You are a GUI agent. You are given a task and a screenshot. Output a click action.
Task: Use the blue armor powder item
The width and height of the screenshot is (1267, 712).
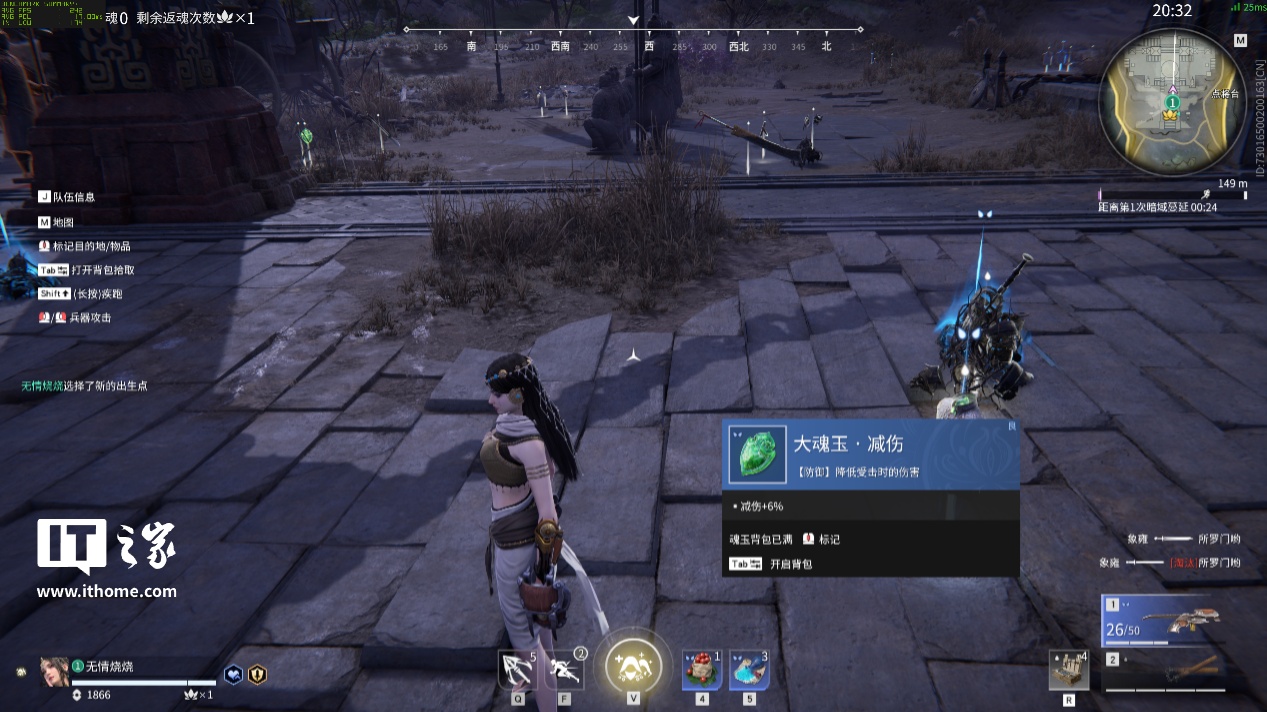pyautogui.click(x=748, y=669)
